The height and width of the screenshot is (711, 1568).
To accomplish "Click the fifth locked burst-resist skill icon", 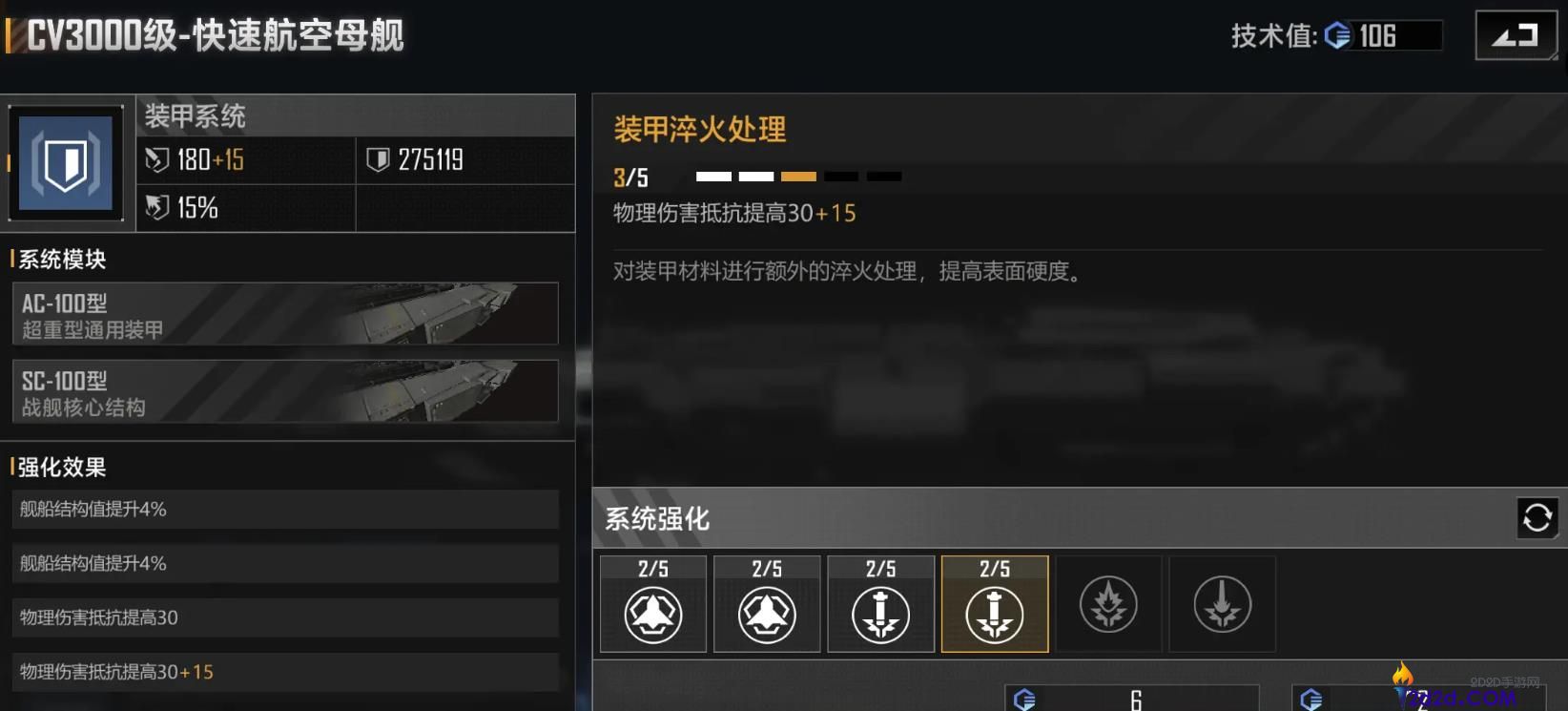I will click(1108, 603).
